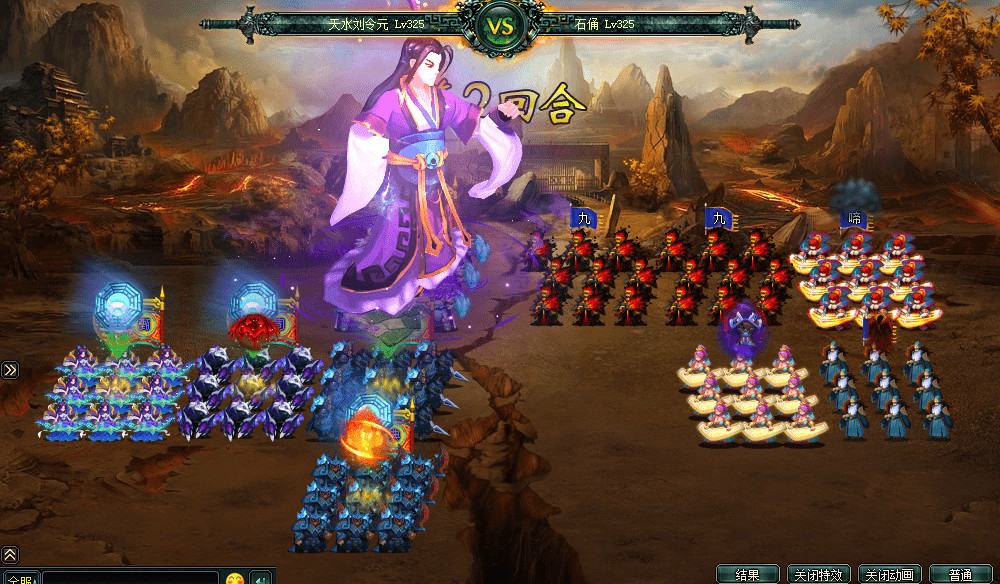Expand the side panel double-arrow
The height and width of the screenshot is (584, 1000).
[x=10, y=370]
